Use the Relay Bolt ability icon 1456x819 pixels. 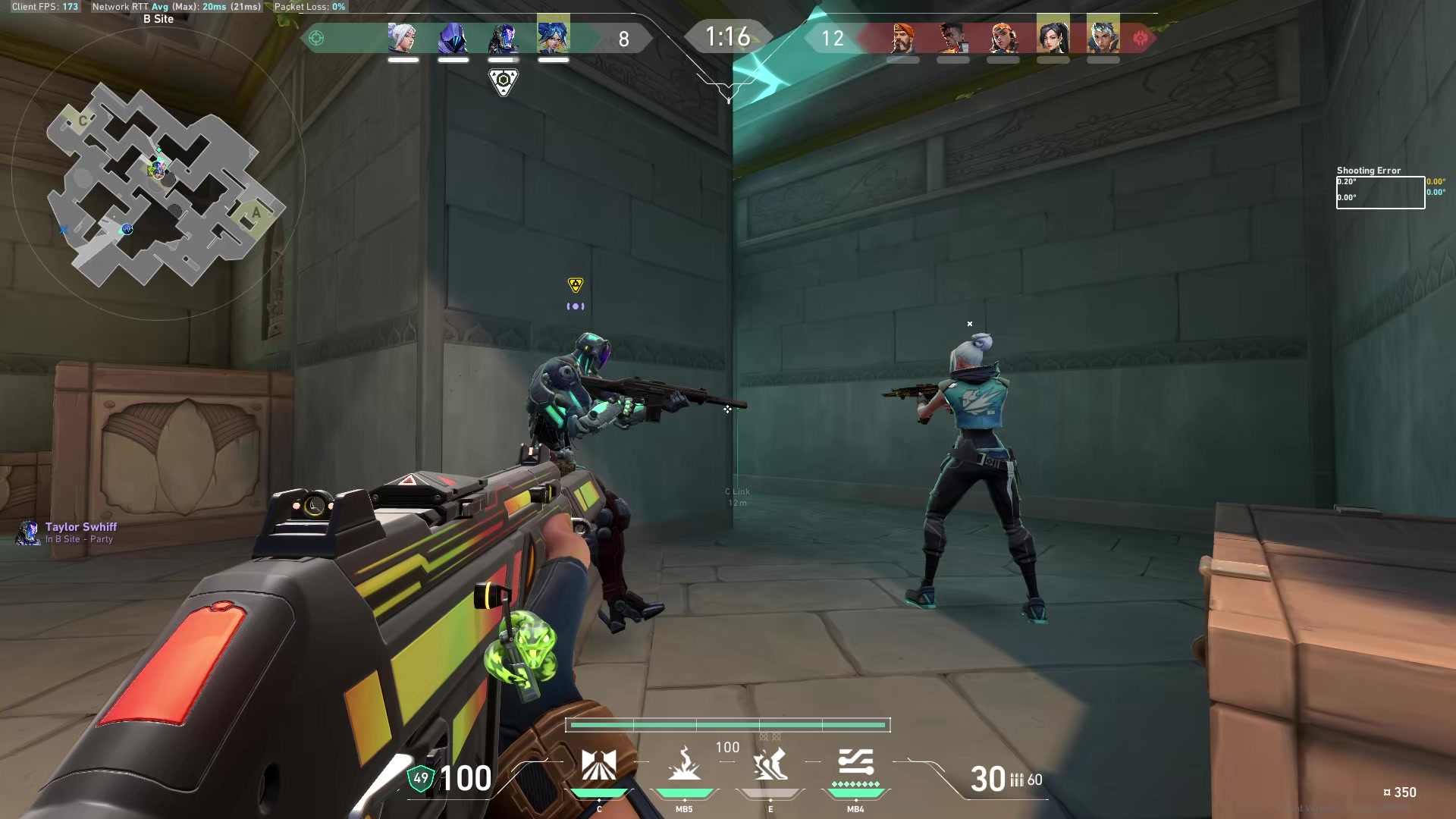[684, 764]
